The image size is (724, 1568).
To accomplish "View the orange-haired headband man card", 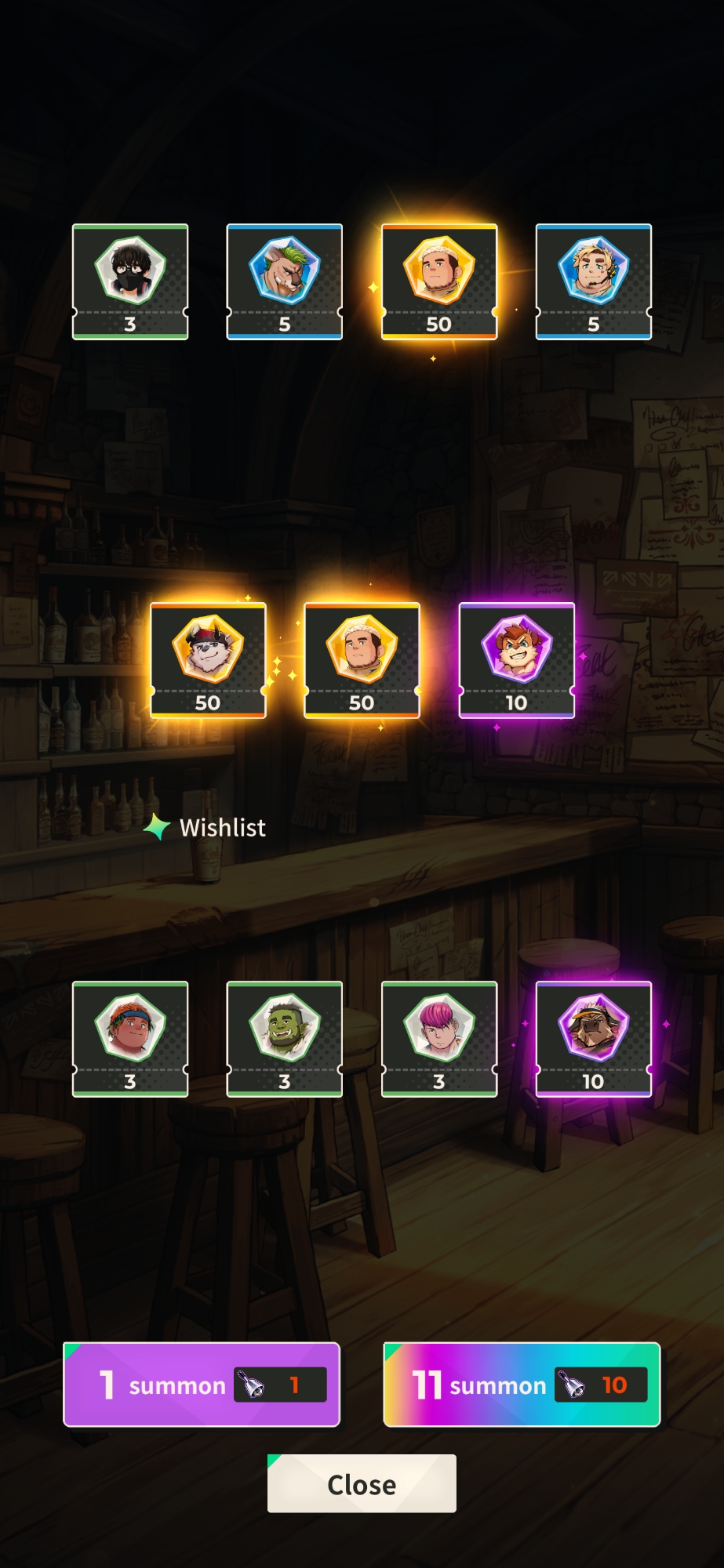I will click(130, 1039).
